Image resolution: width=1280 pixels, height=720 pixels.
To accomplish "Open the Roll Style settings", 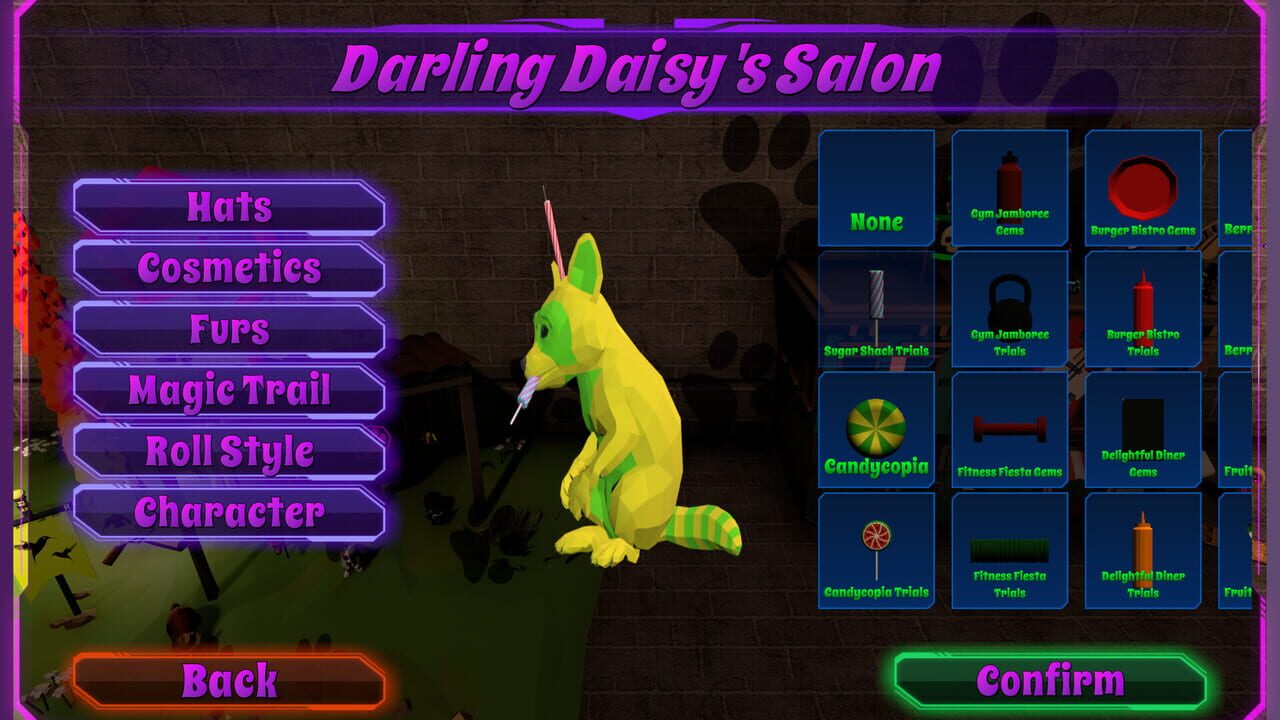I will tap(228, 452).
